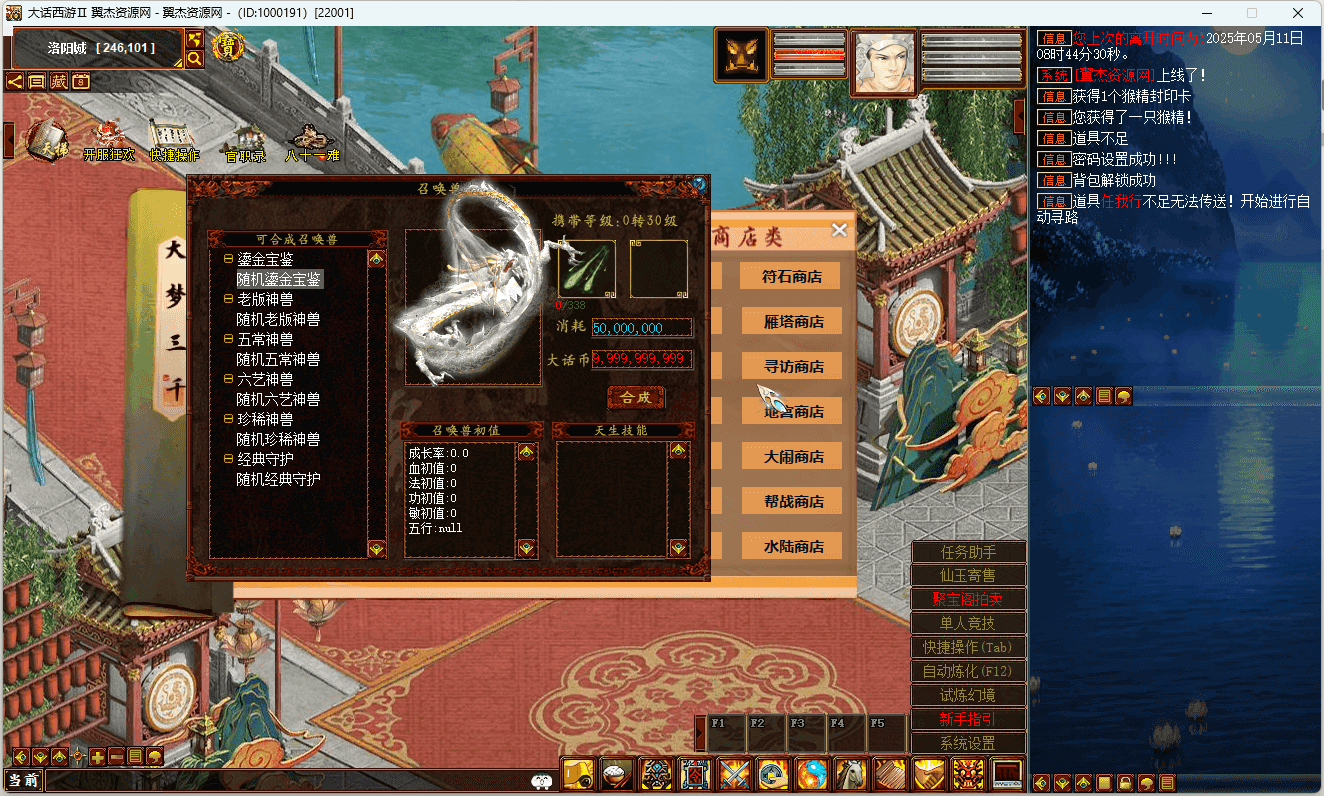Open the 水陆商店 shop
The height and width of the screenshot is (796, 1324).
(x=791, y=546)
